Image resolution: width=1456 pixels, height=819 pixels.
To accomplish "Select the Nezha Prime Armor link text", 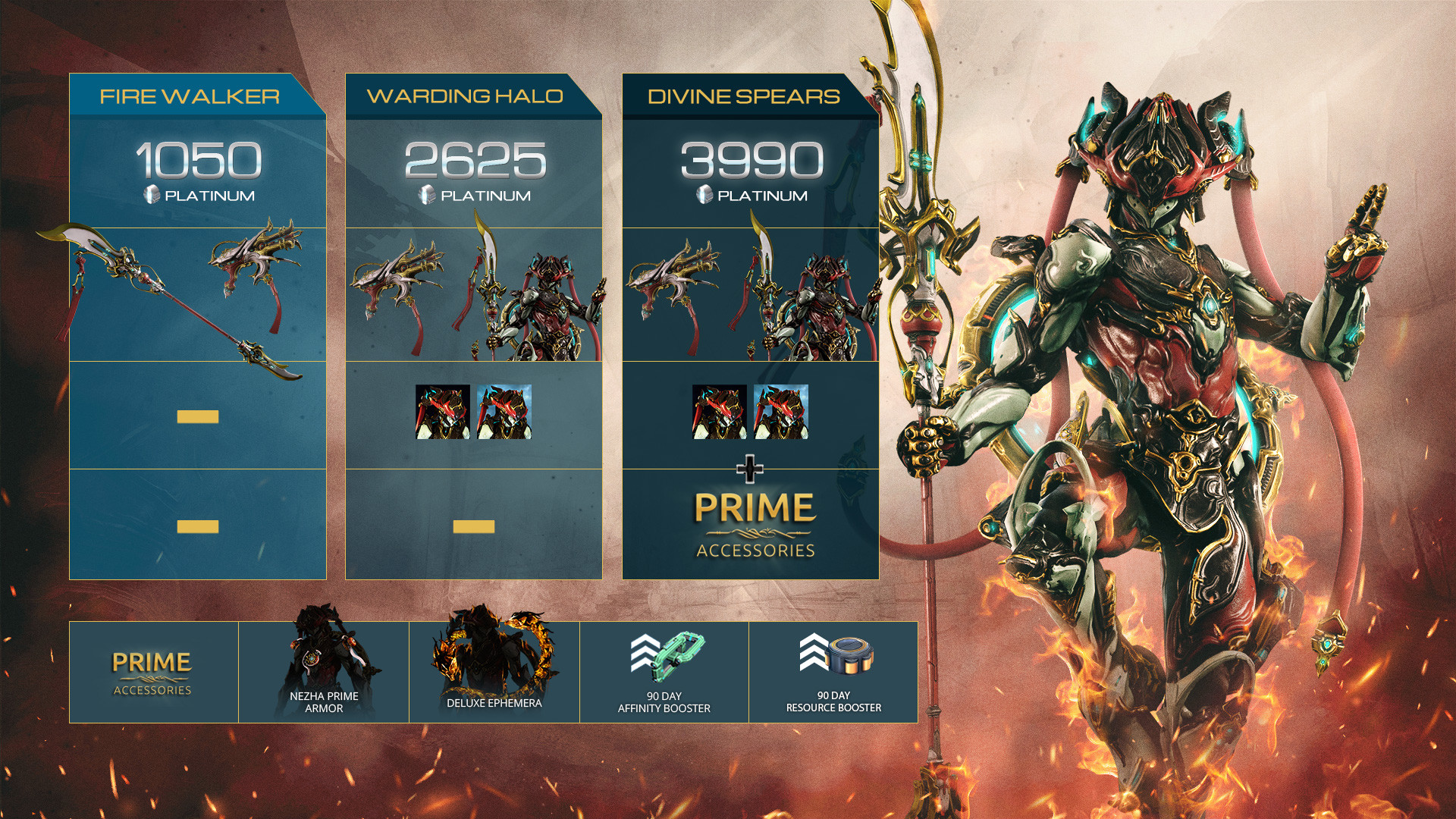I will click(324, 704).
